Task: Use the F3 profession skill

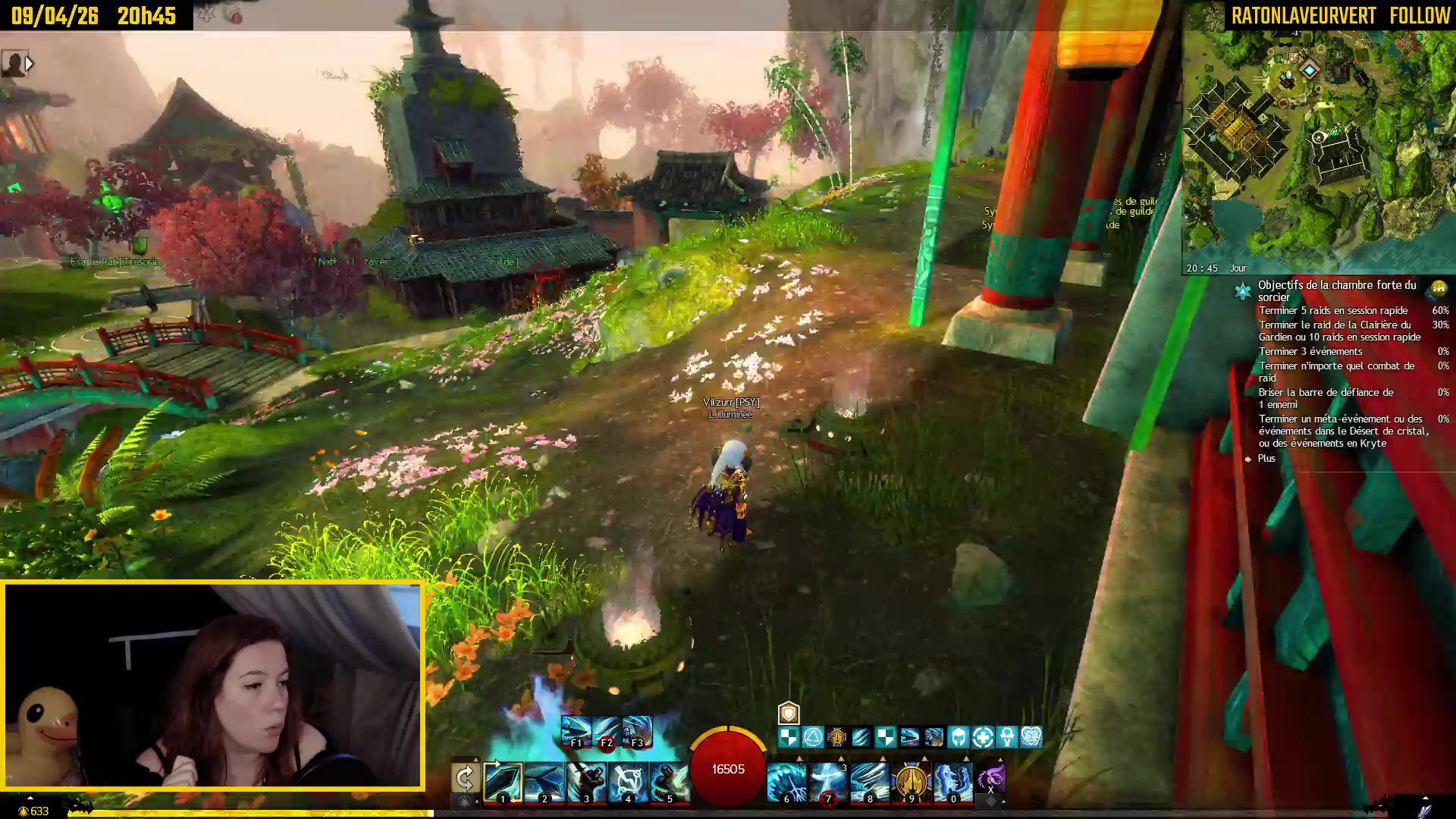Action: coord(636,731)
